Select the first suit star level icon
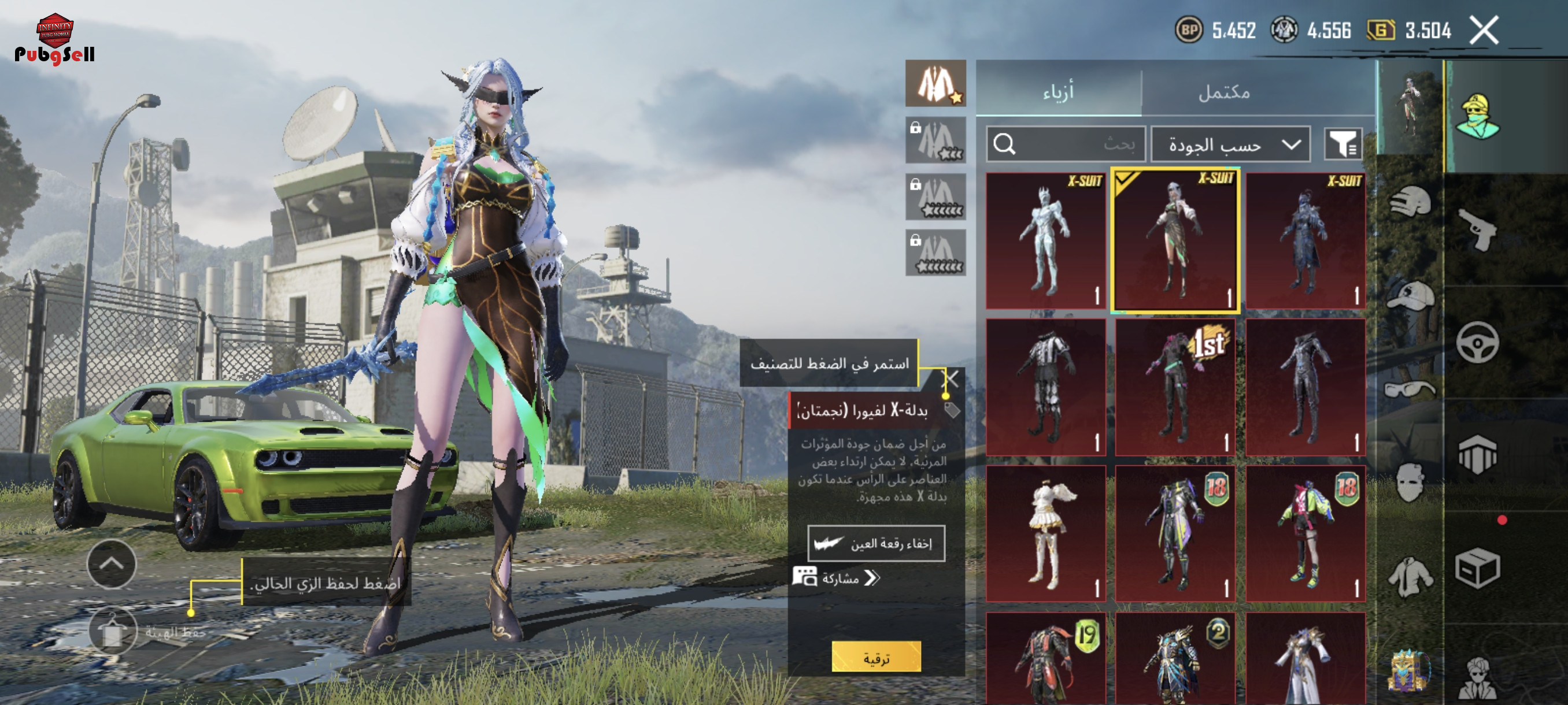The height and width of the screenshot is (705, 1568). coord(935,83)
